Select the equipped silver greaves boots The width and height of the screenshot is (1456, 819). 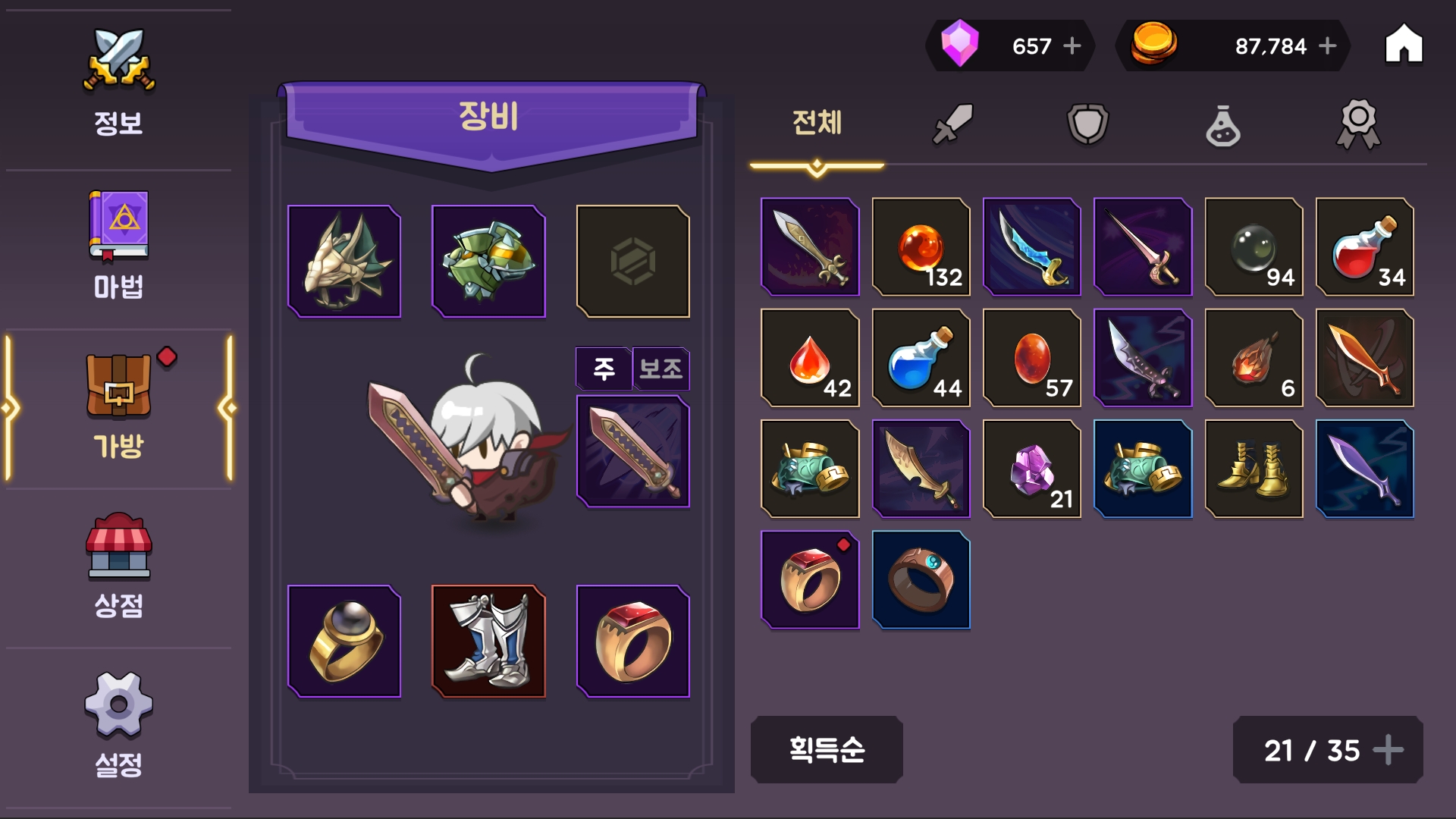[x=488, y=642]
